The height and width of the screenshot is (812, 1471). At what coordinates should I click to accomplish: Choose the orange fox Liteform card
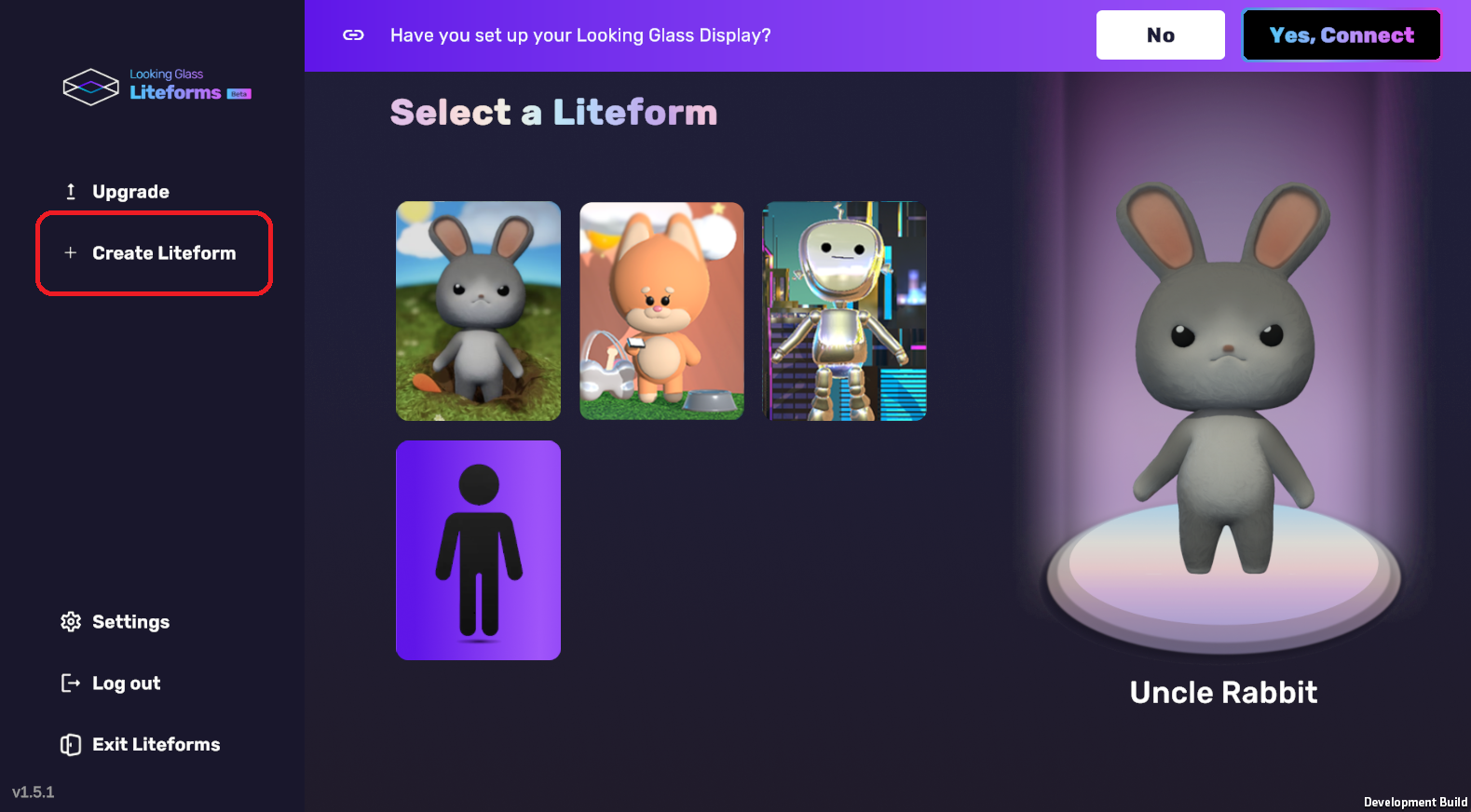(661, 311)
